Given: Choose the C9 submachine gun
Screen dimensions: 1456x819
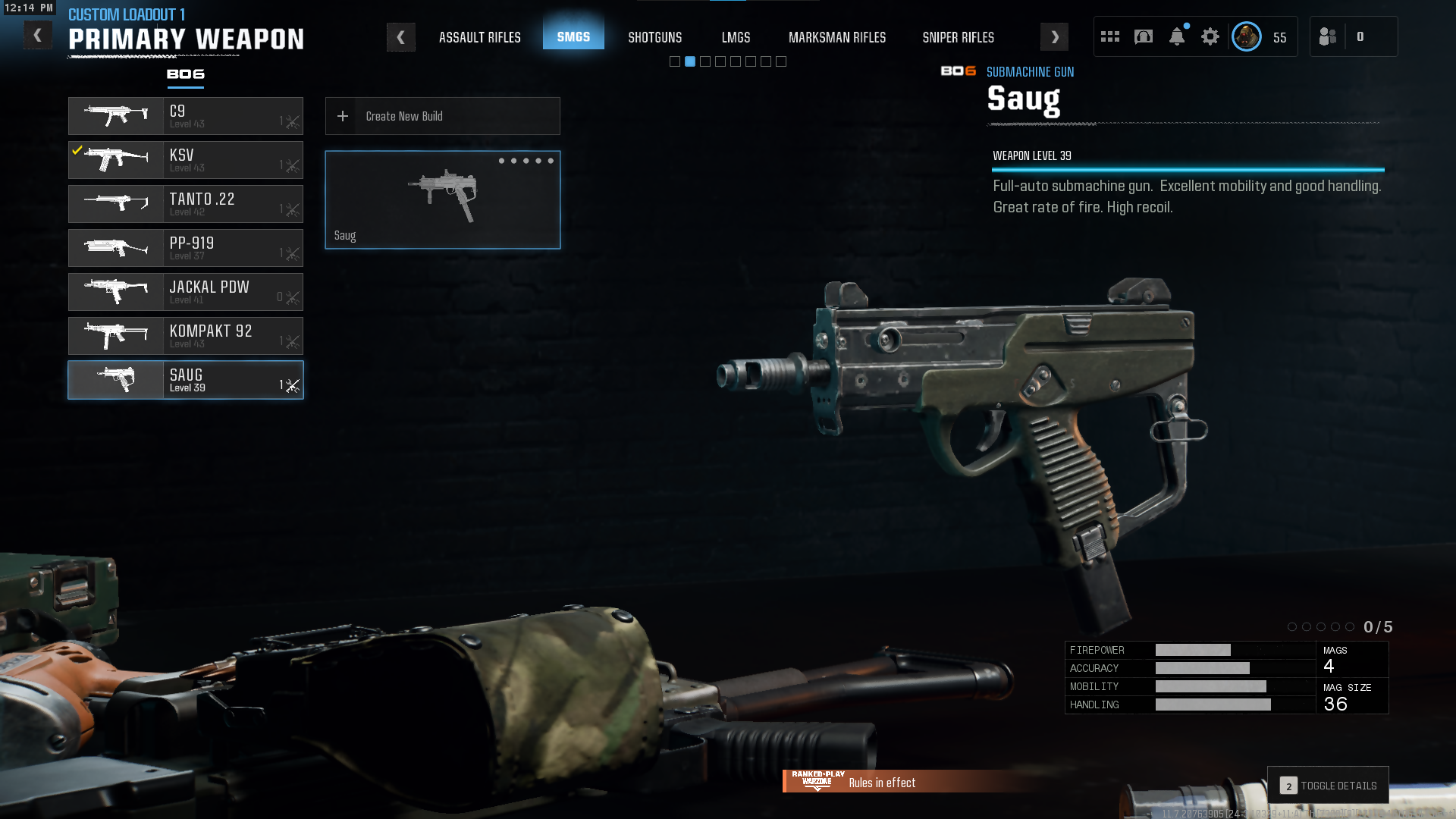Looking at the screenshot, I should [x=186, y=116].
